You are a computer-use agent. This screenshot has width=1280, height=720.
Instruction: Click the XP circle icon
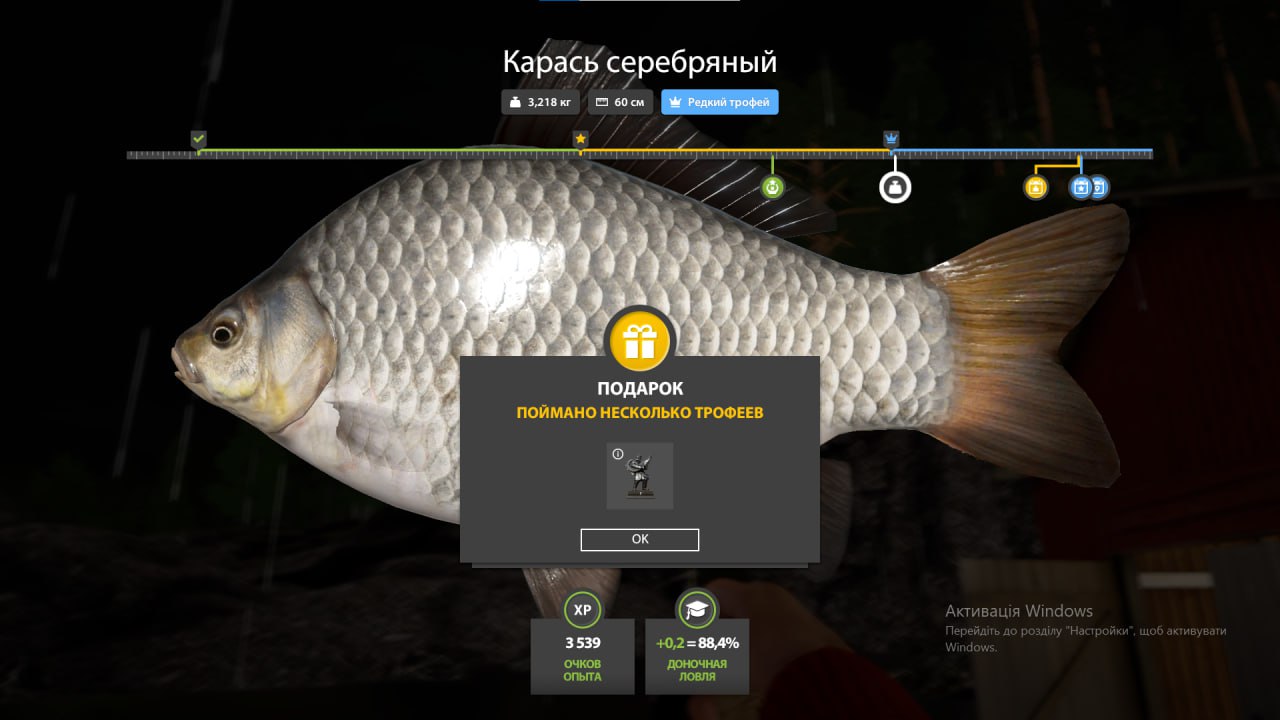[582, 610]
